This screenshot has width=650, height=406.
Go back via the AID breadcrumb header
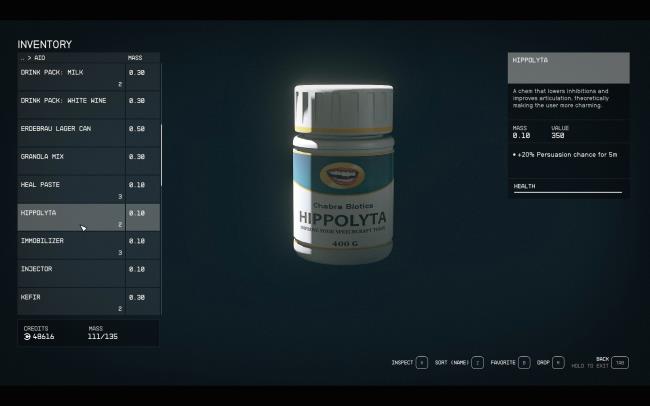pos(34,58)
